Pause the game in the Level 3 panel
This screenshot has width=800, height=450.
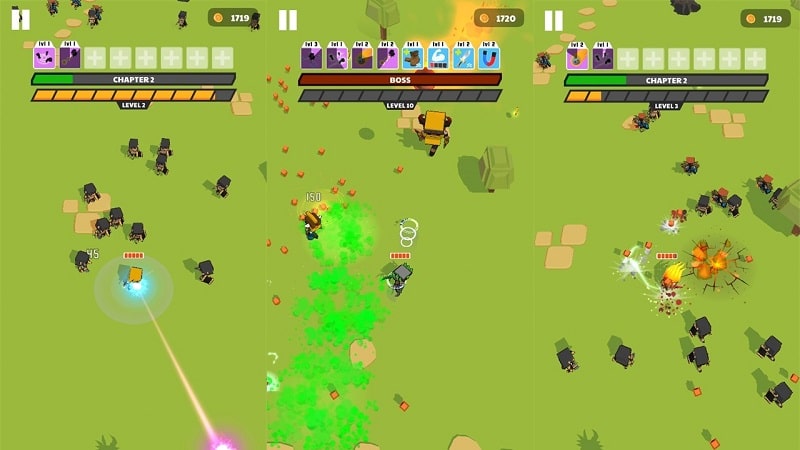pos(553,19)
